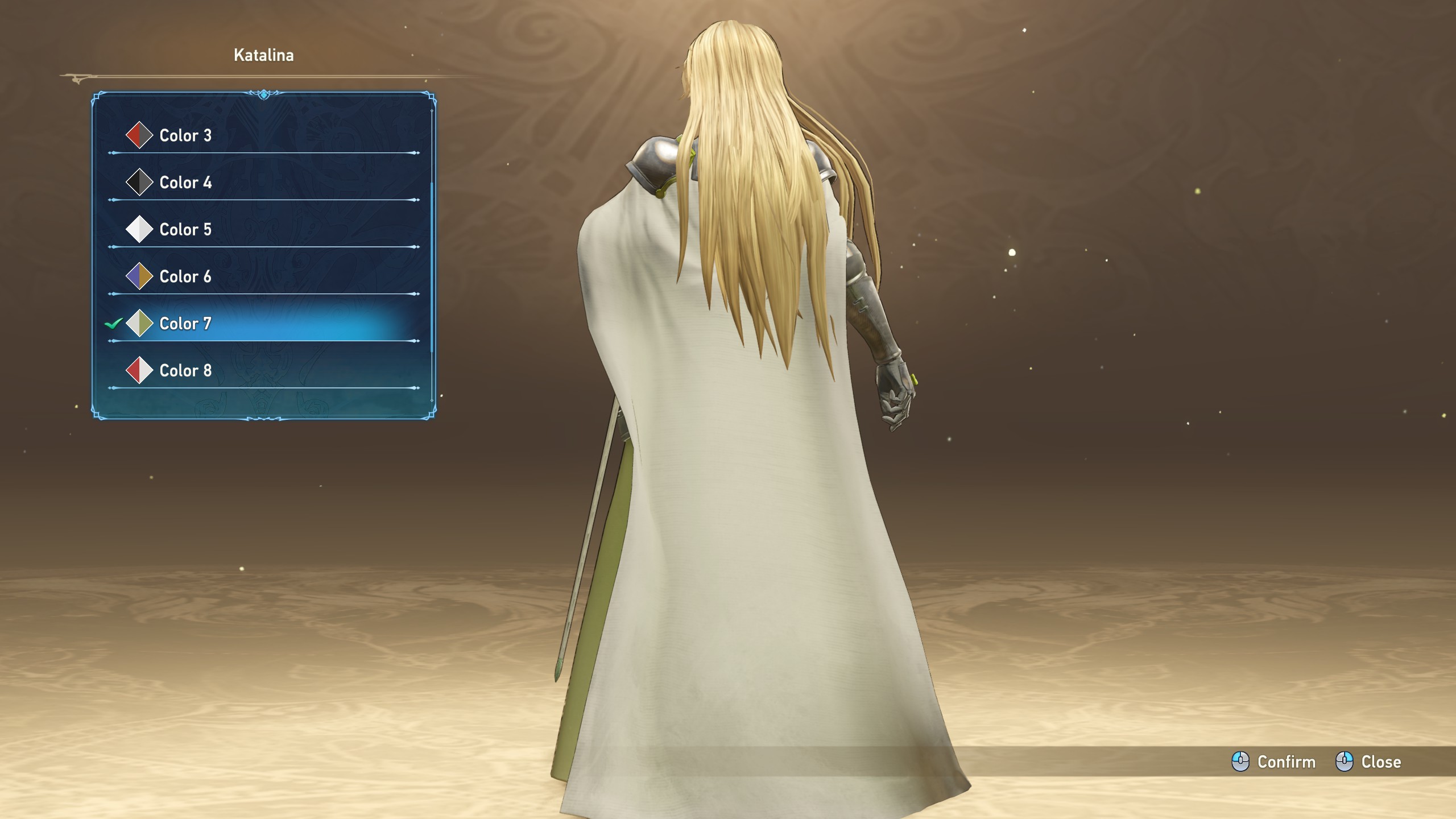Screen dimensions: 1456x819
Task: Click the color list scrollbar
Action: [432, 267]
